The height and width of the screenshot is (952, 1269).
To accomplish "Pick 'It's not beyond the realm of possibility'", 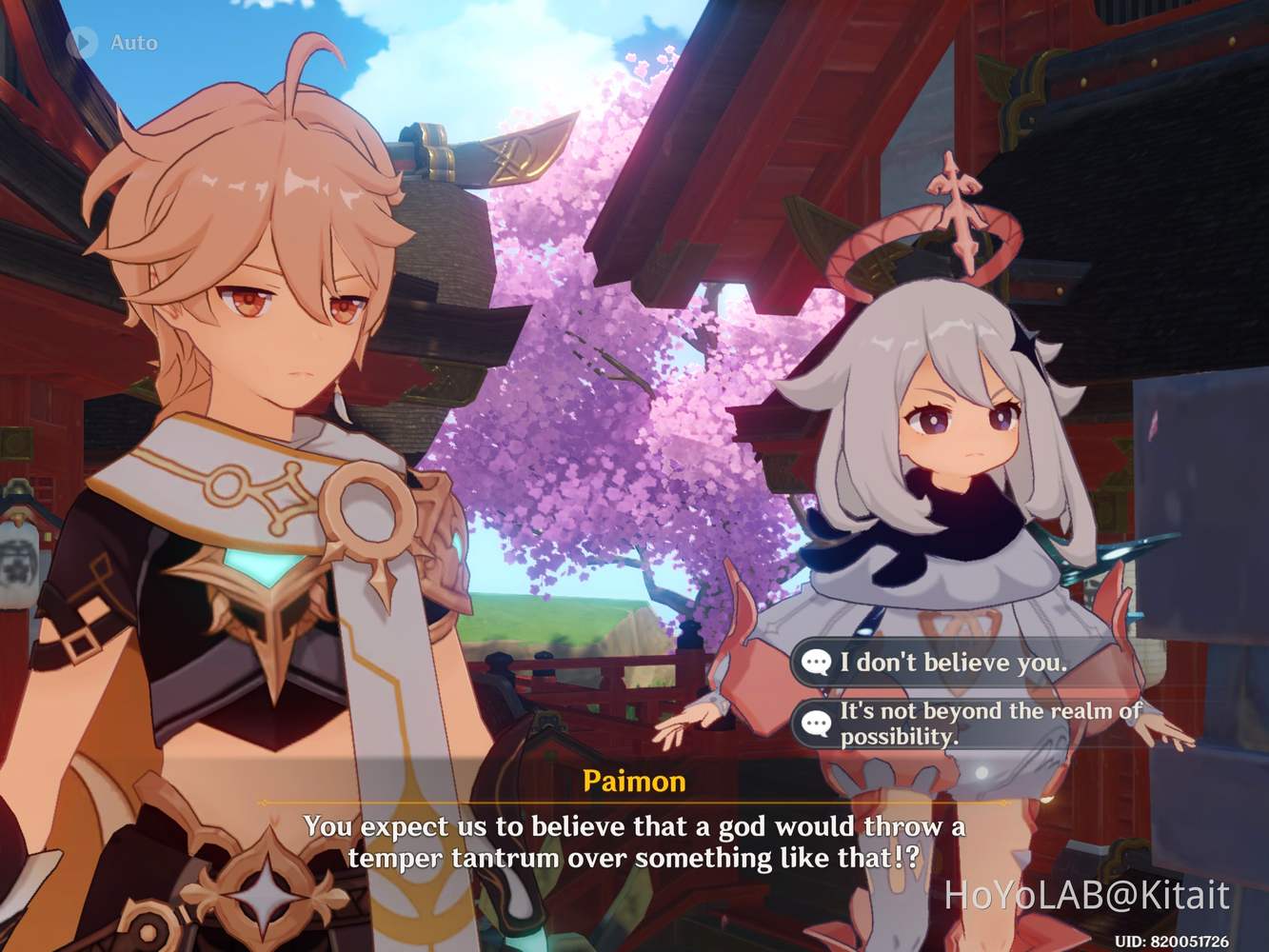I will [x=988, y=724].
